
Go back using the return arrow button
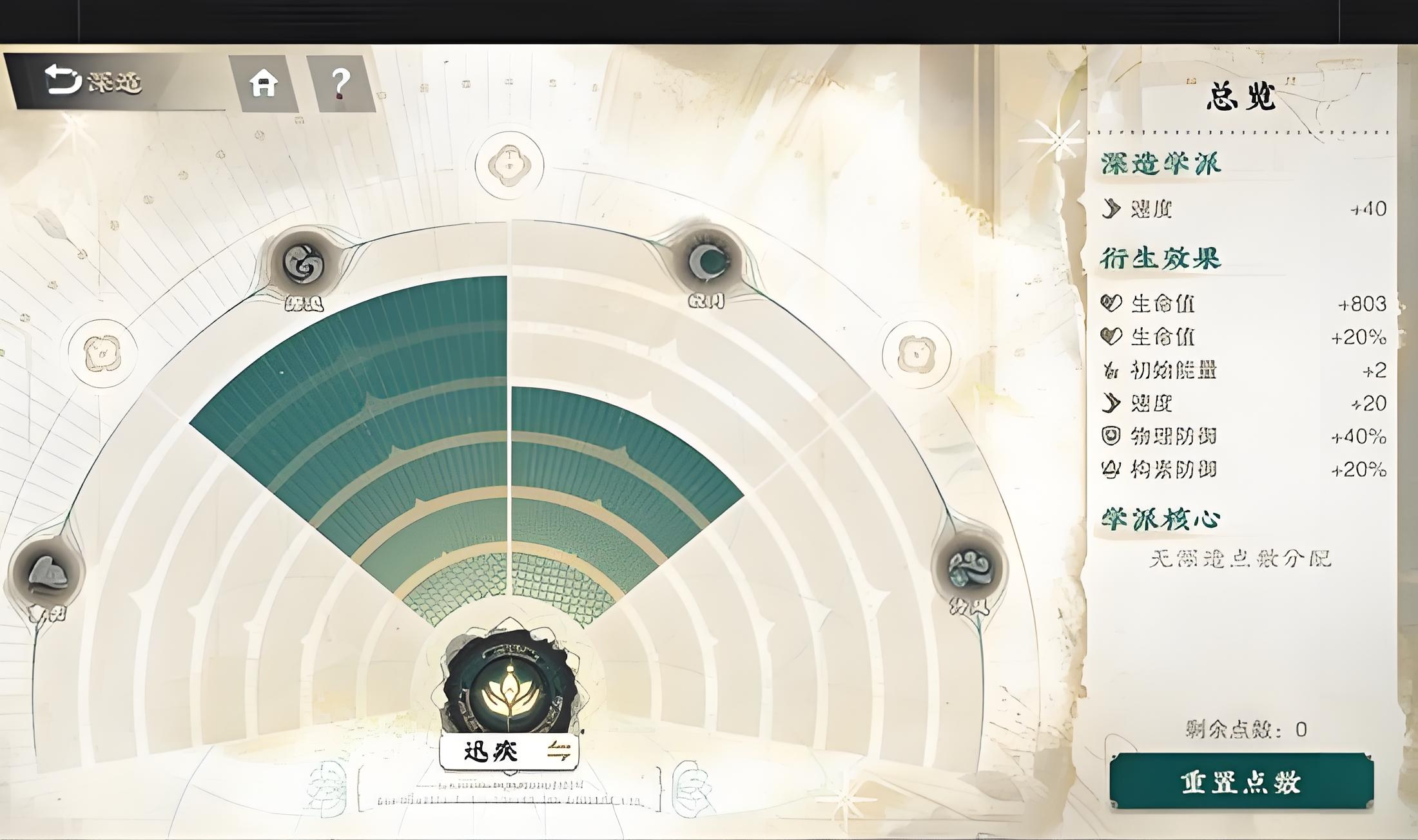(x=63, y=81)
